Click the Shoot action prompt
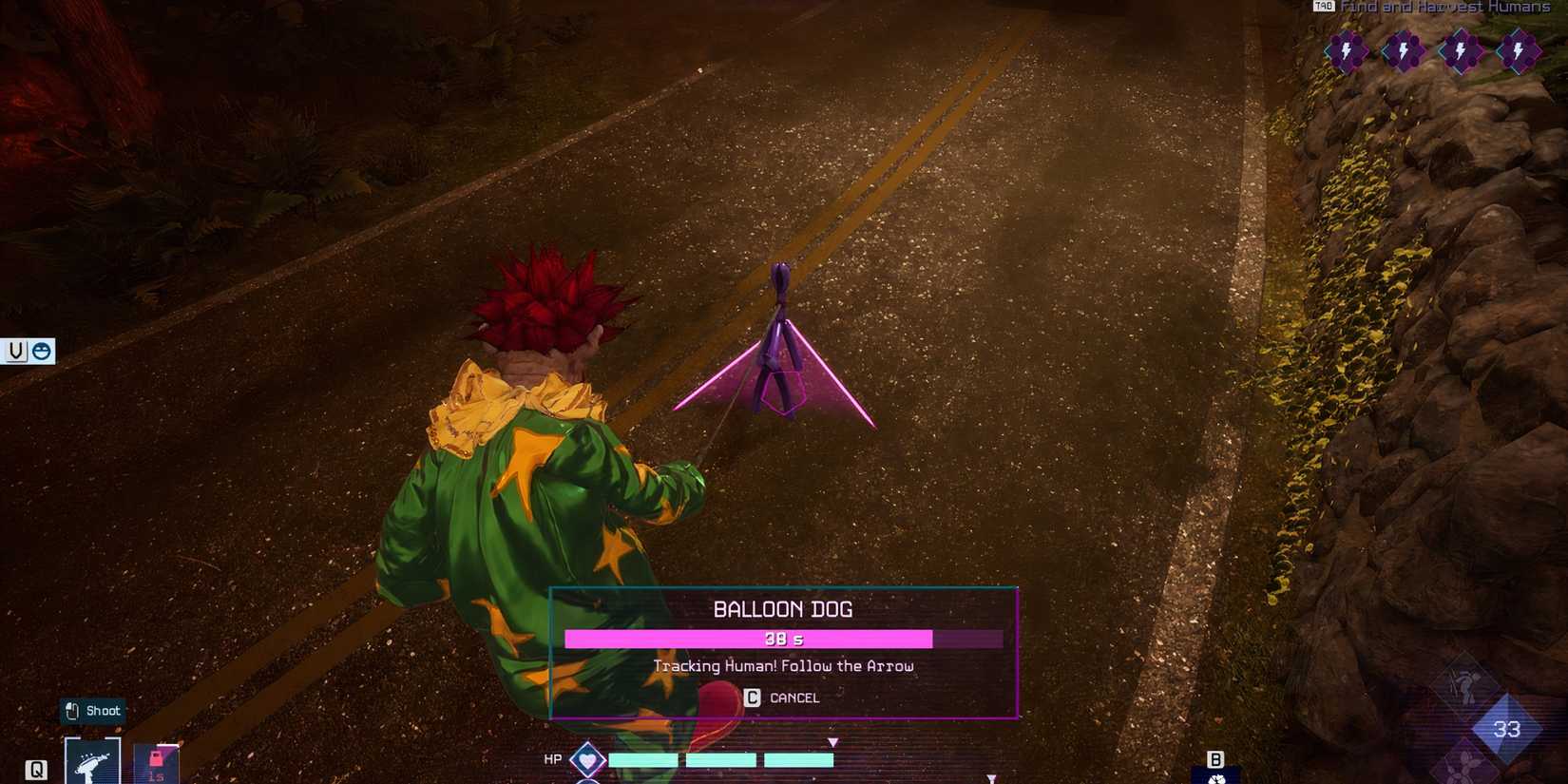Image resolution: width=1568 pixels, height=784 pixels. coord(92,710)
